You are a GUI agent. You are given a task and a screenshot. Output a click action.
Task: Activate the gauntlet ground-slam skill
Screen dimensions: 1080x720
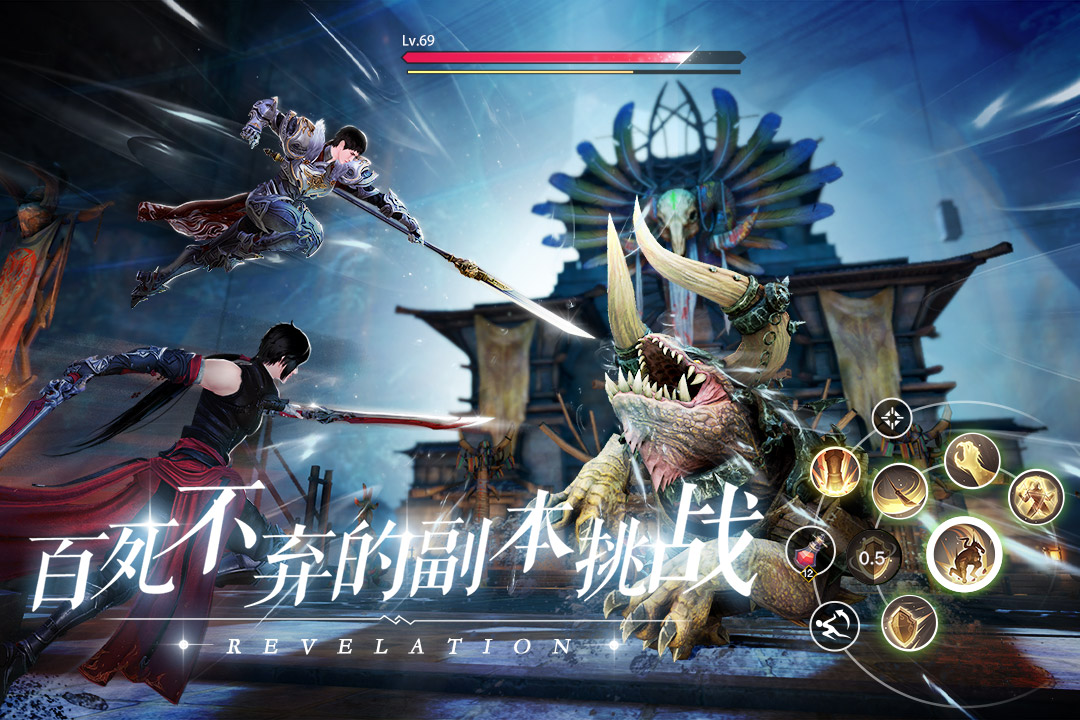(x=836, y=472)
